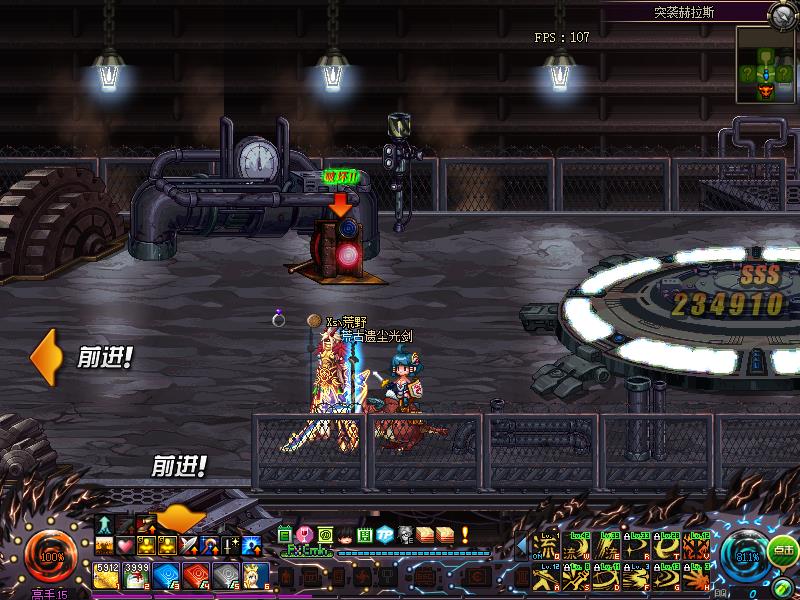Open the dungeon room minimap
The width and height of the screenshot is (800, 600).
tap(767, 65)
